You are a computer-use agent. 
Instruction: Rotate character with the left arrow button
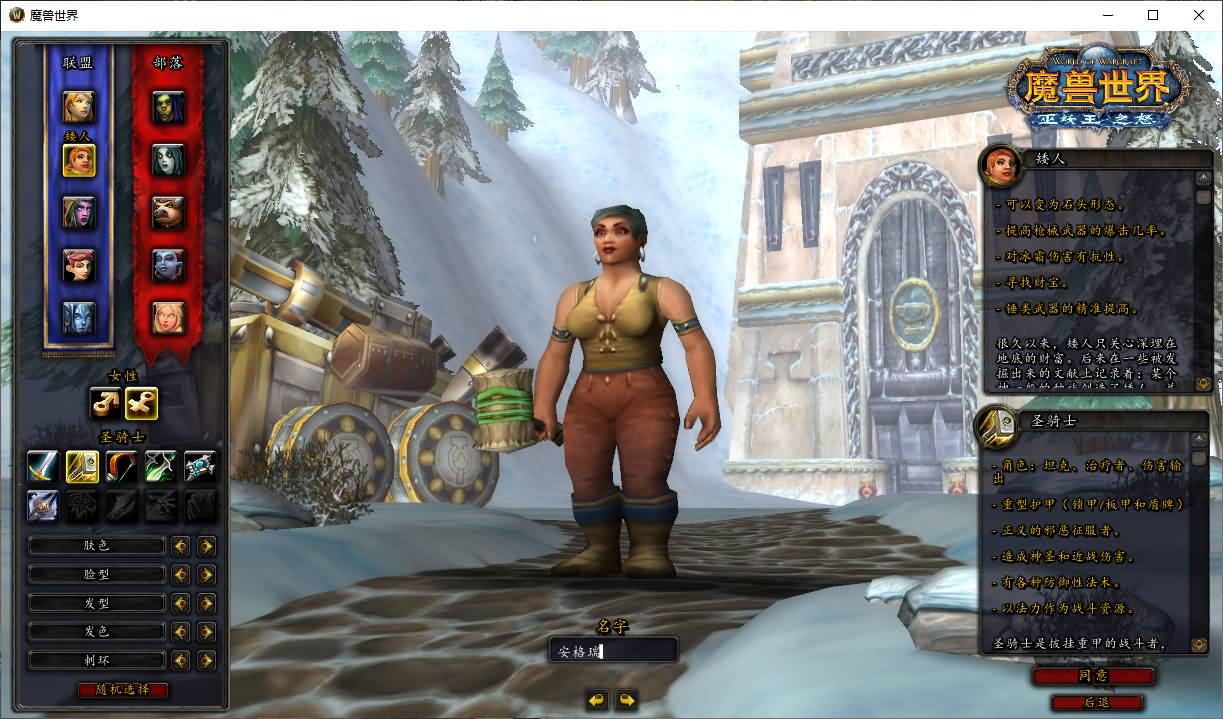coord(597,700)
